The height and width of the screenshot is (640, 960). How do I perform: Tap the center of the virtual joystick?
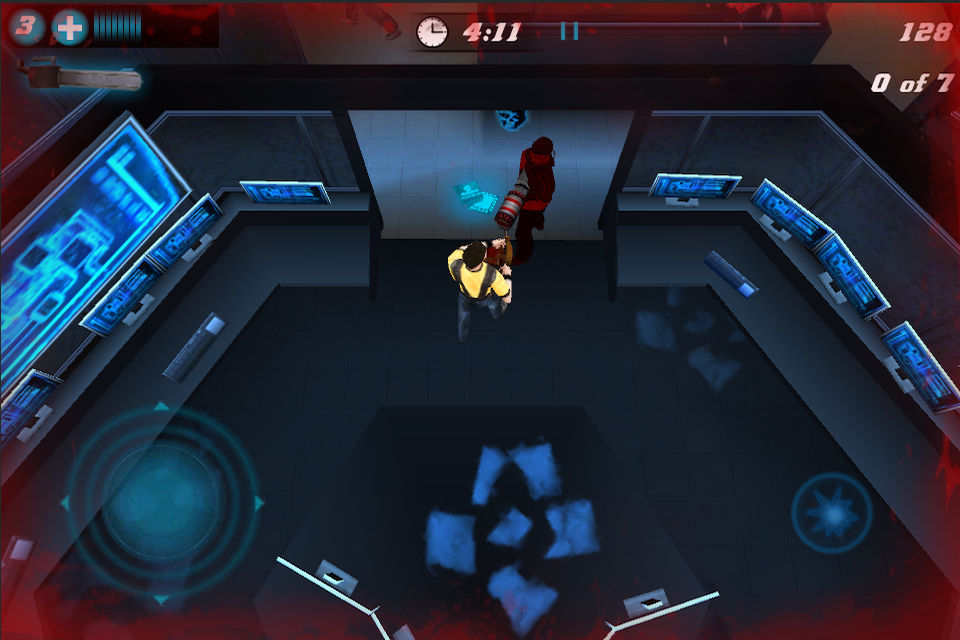161,501
